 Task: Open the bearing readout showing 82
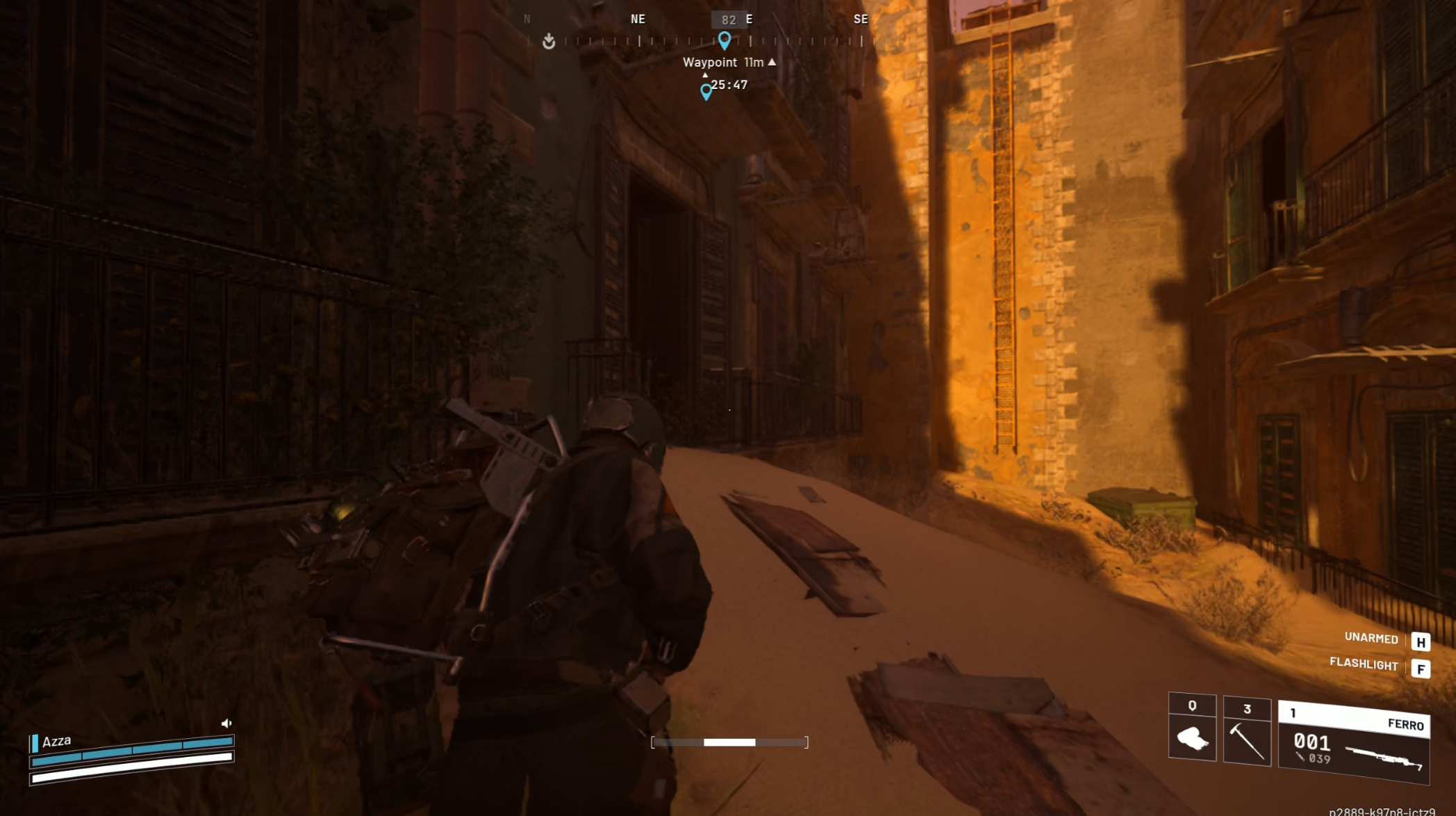(x=729, y=19)
